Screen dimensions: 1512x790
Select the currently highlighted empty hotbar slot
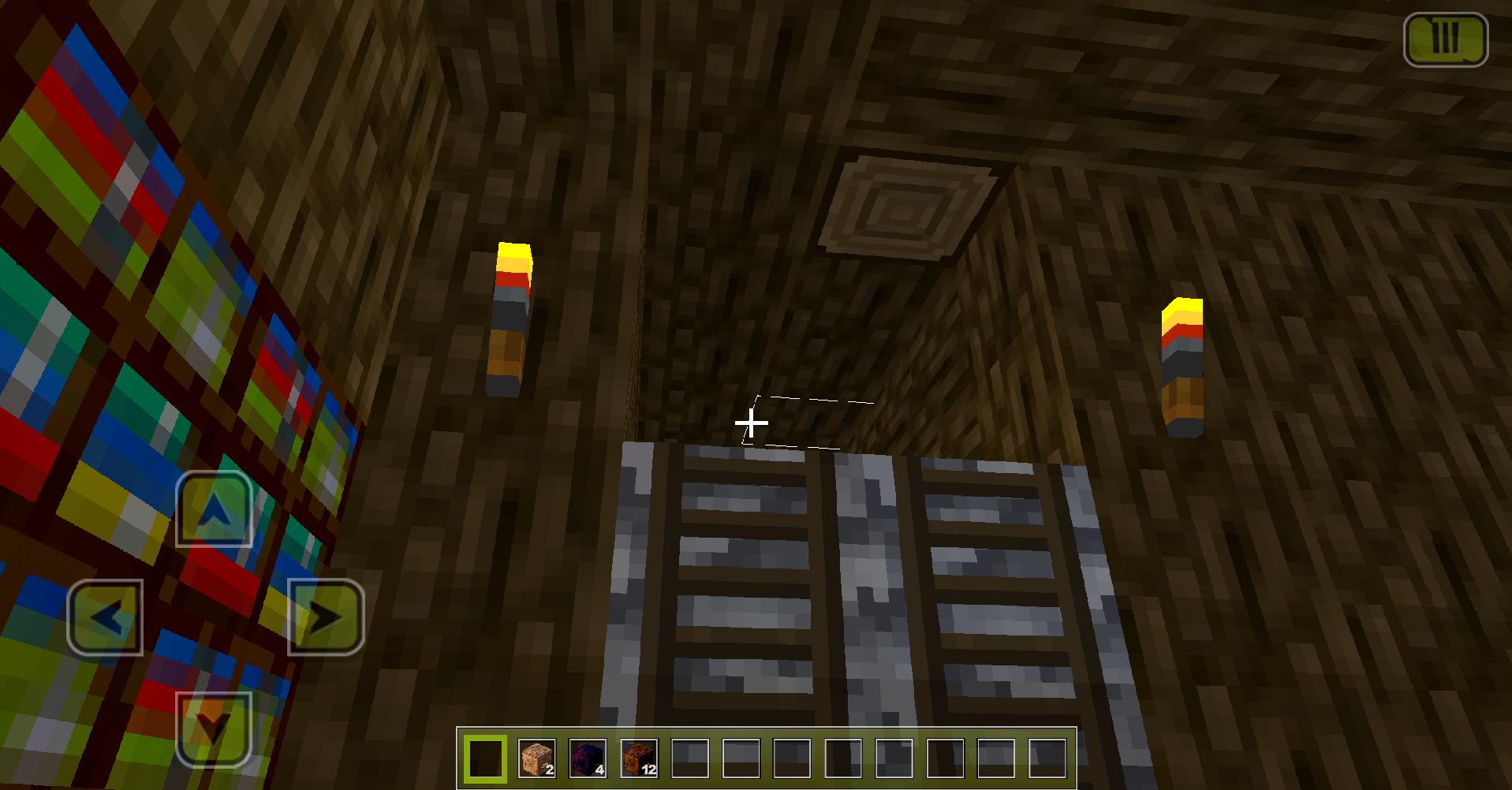point(485,760)
